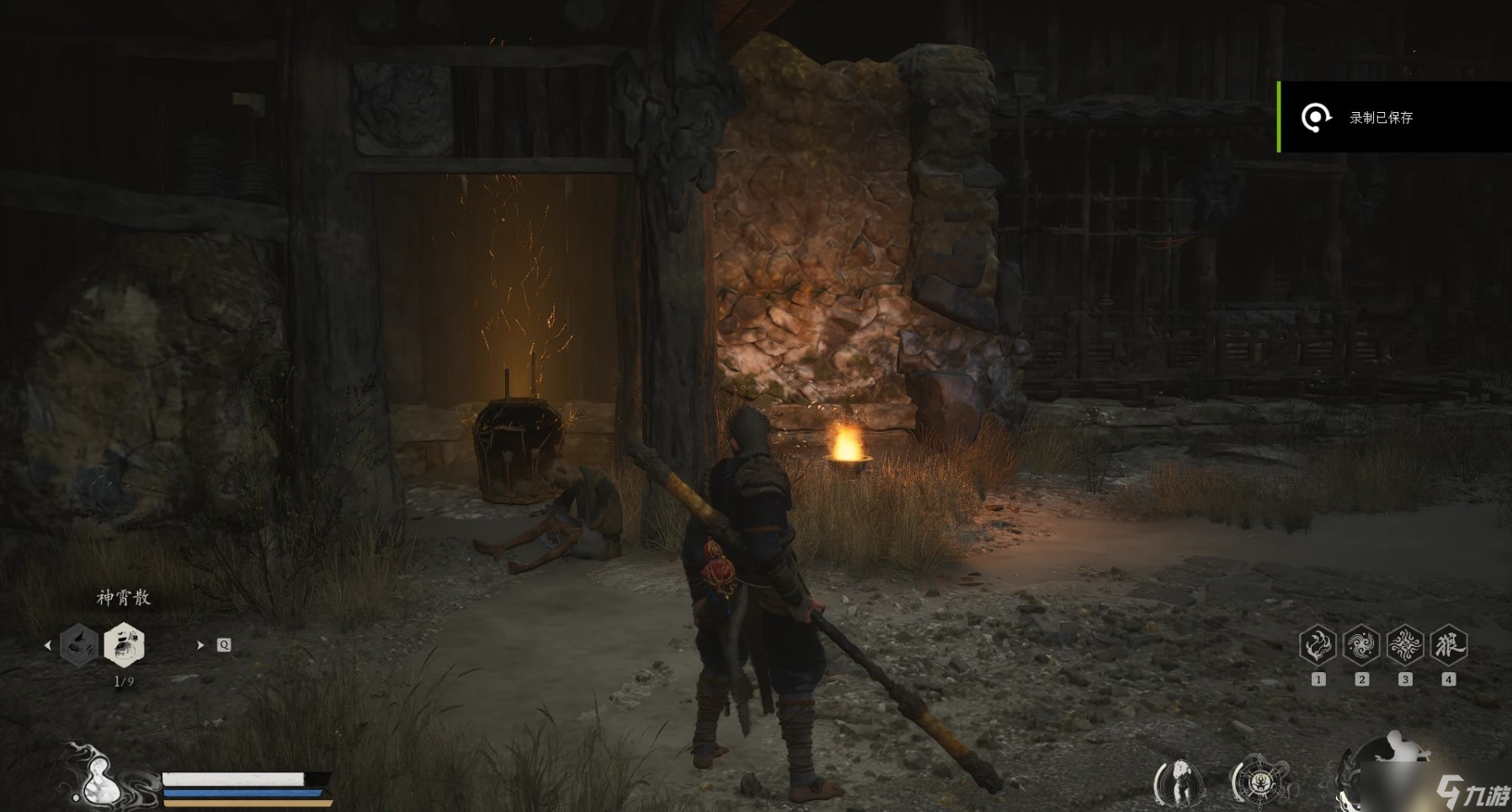Trigger the 狼 wolf transformation spell
The height and width of the screenshot is (812, 1512).
coord(1449,646)
